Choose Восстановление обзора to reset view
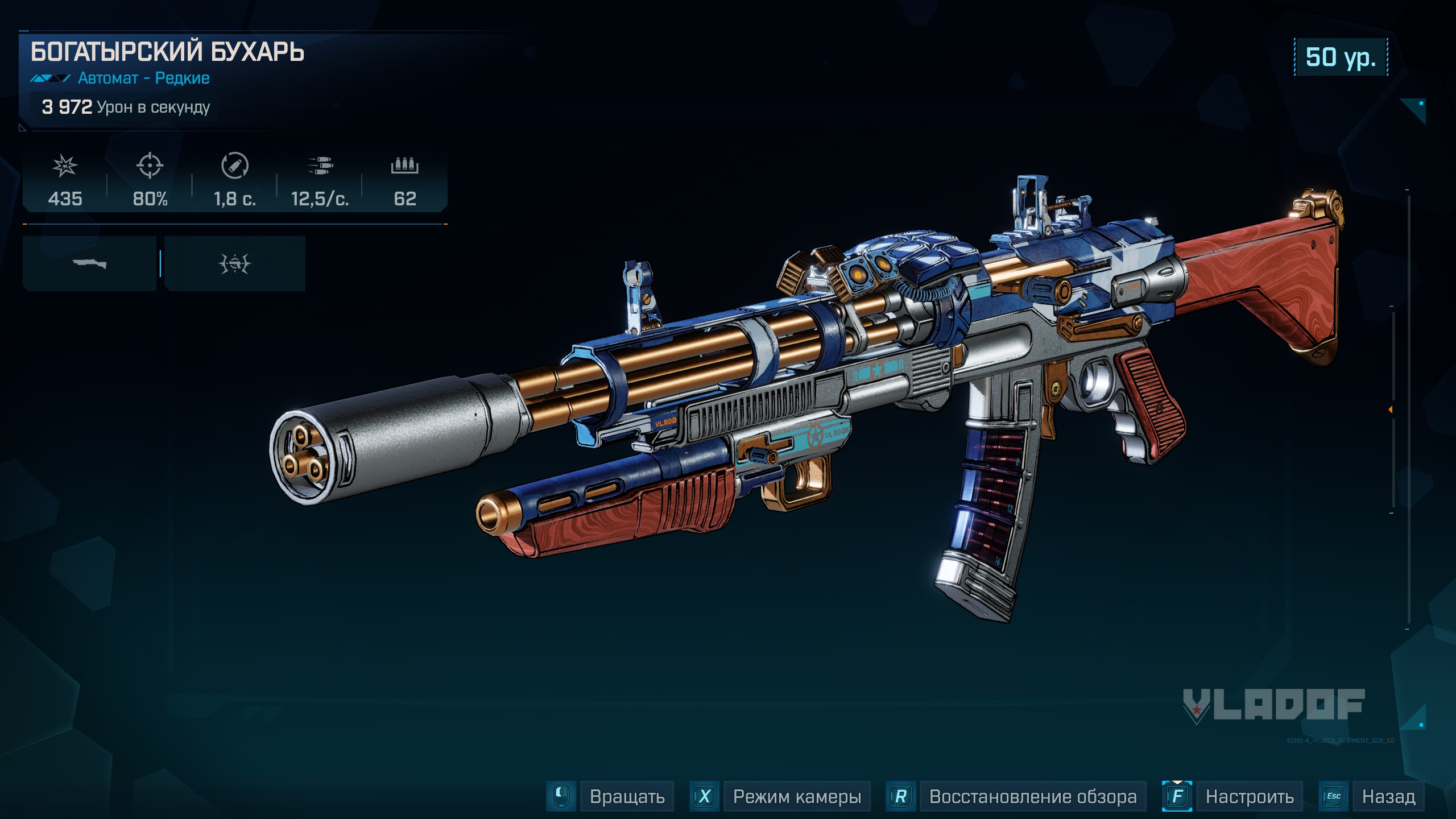 1032,796
